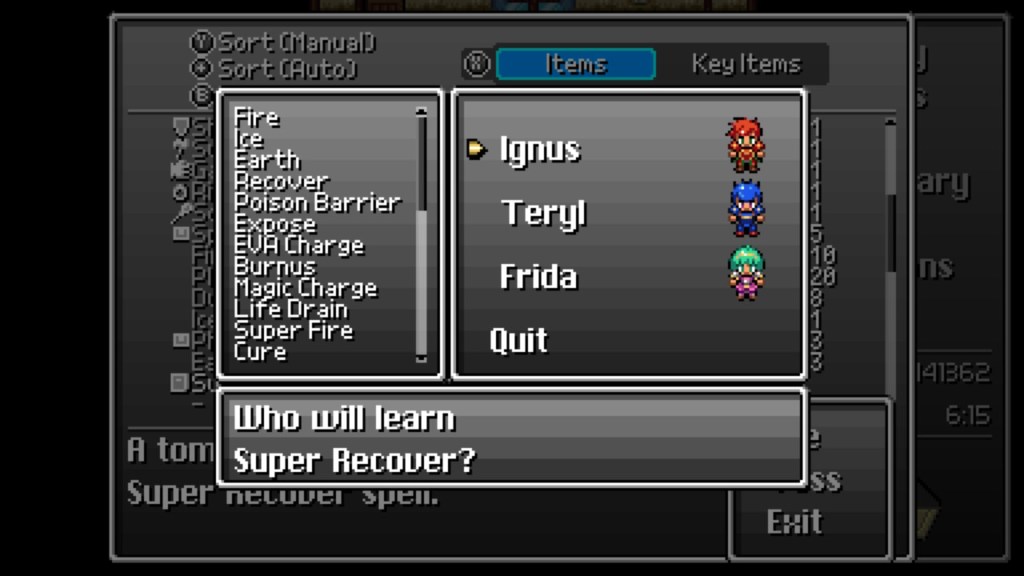The image size is (1024, 576).
Task: Choose Poison Barrier in the list
Action: point(316,203)
